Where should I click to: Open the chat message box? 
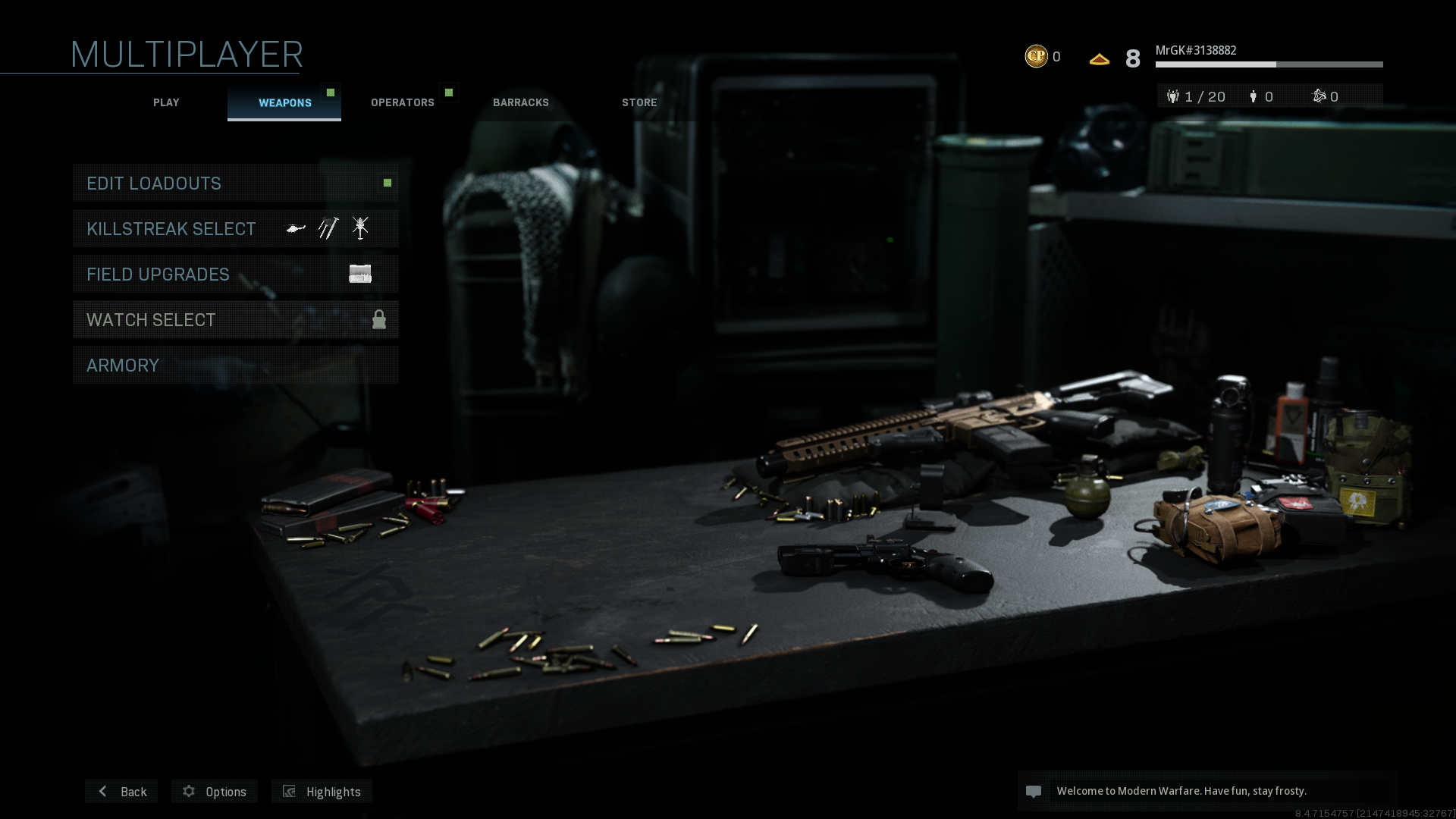pos(1207,792)
